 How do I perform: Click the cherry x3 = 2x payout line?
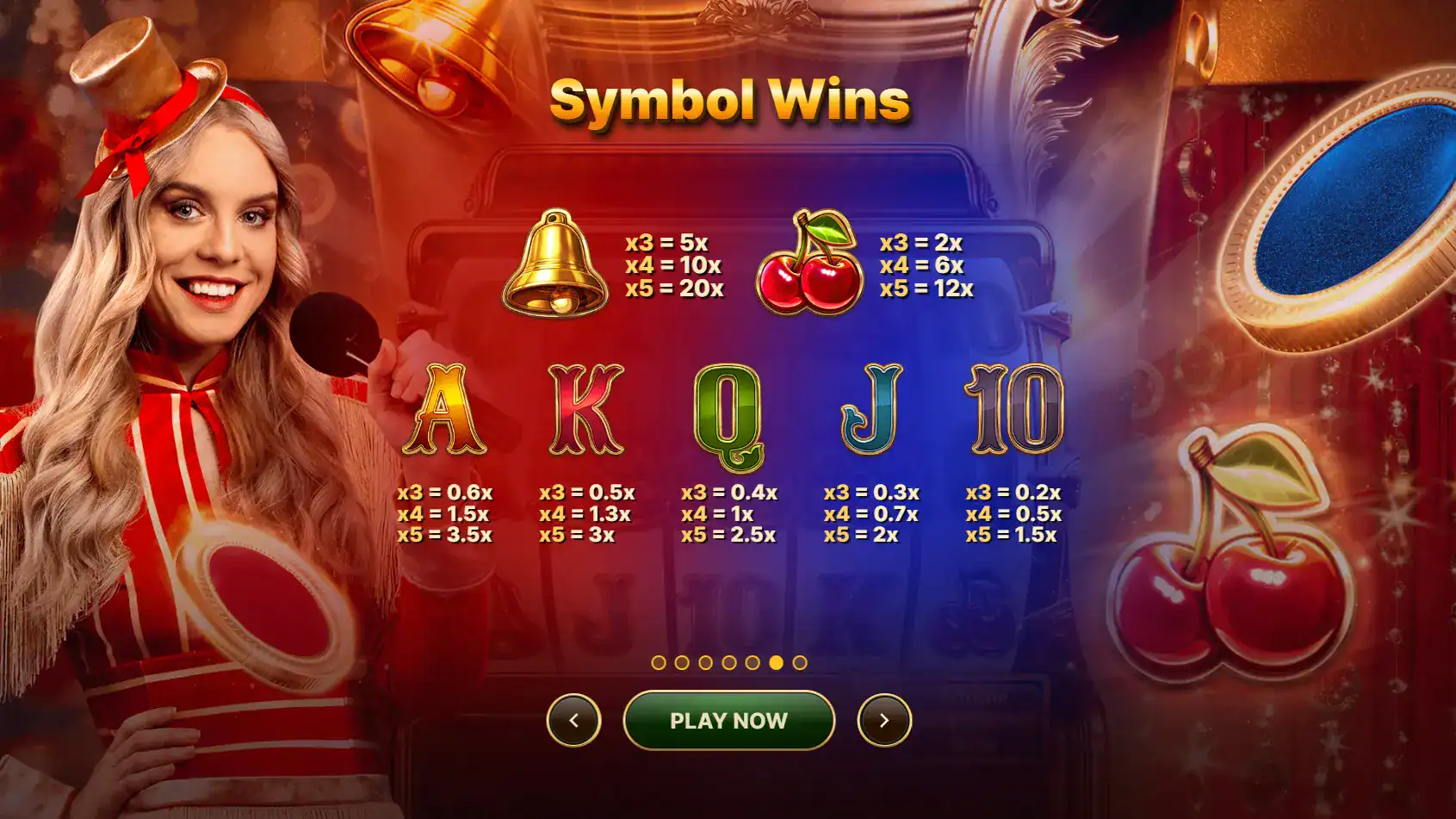coord(921,243)
